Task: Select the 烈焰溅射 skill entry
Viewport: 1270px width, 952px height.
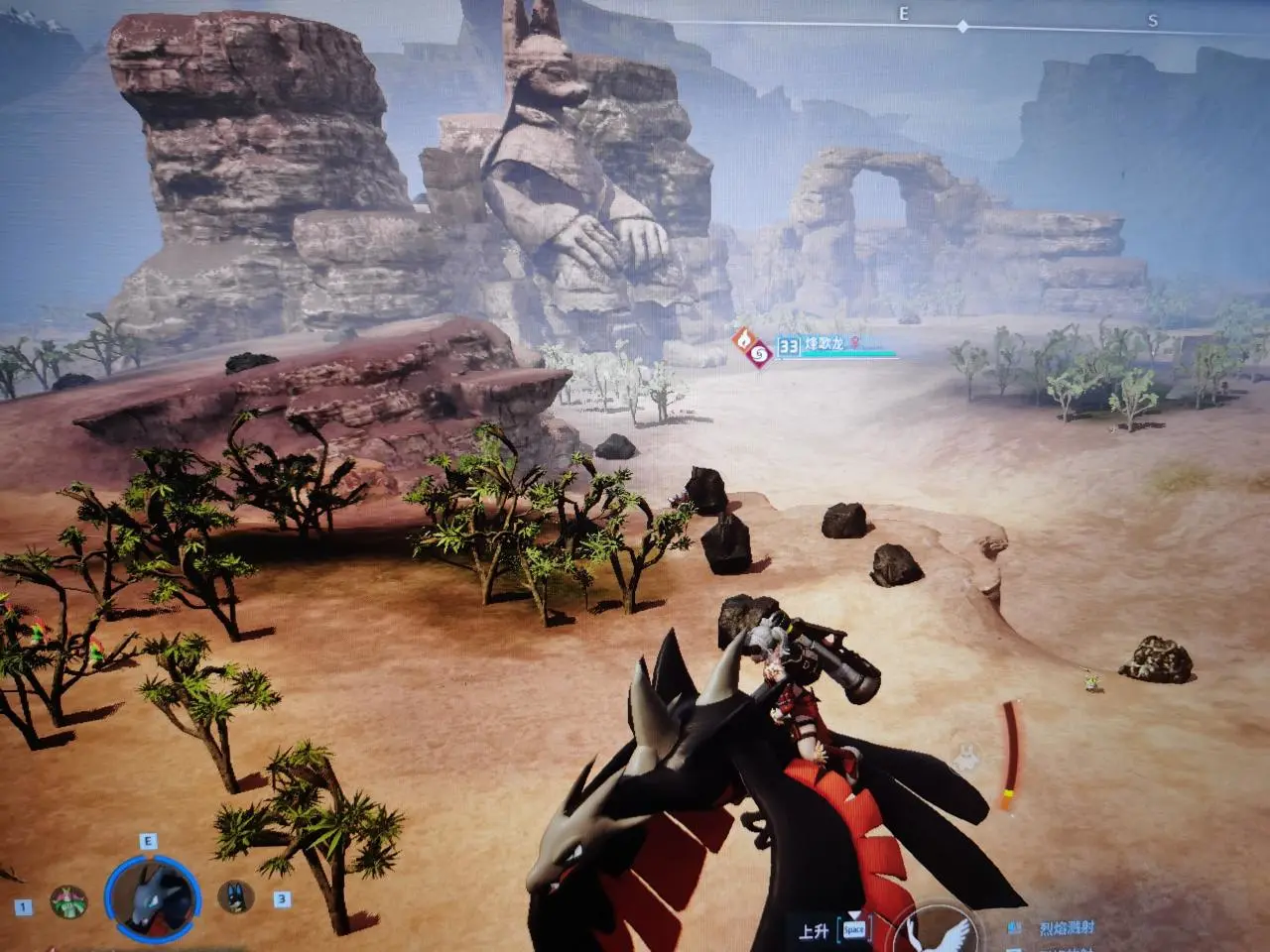Action: 1066,929
